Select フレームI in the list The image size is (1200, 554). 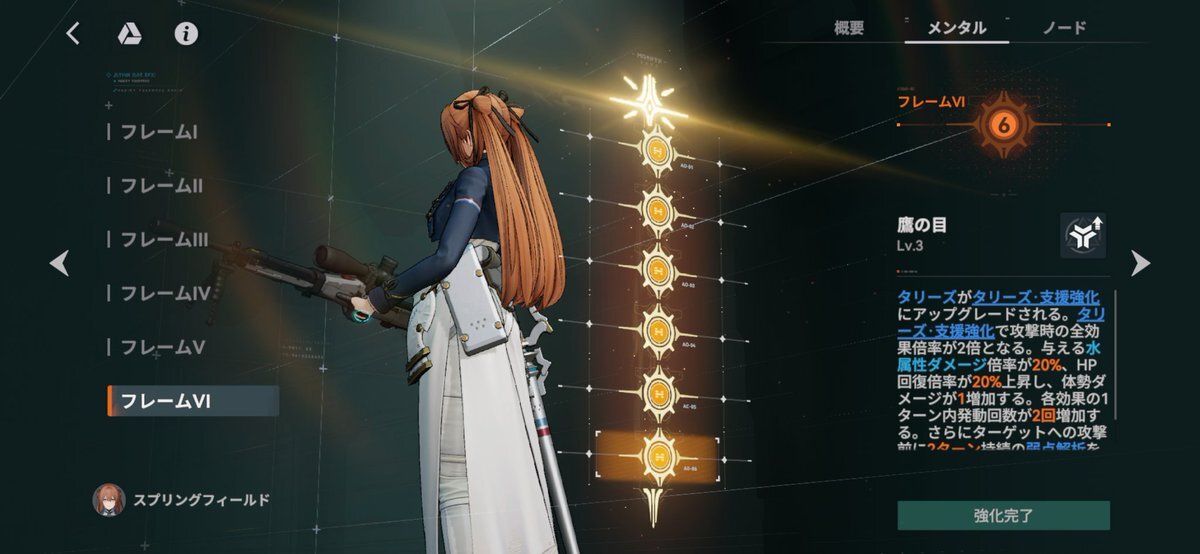[x=159, y=131]
